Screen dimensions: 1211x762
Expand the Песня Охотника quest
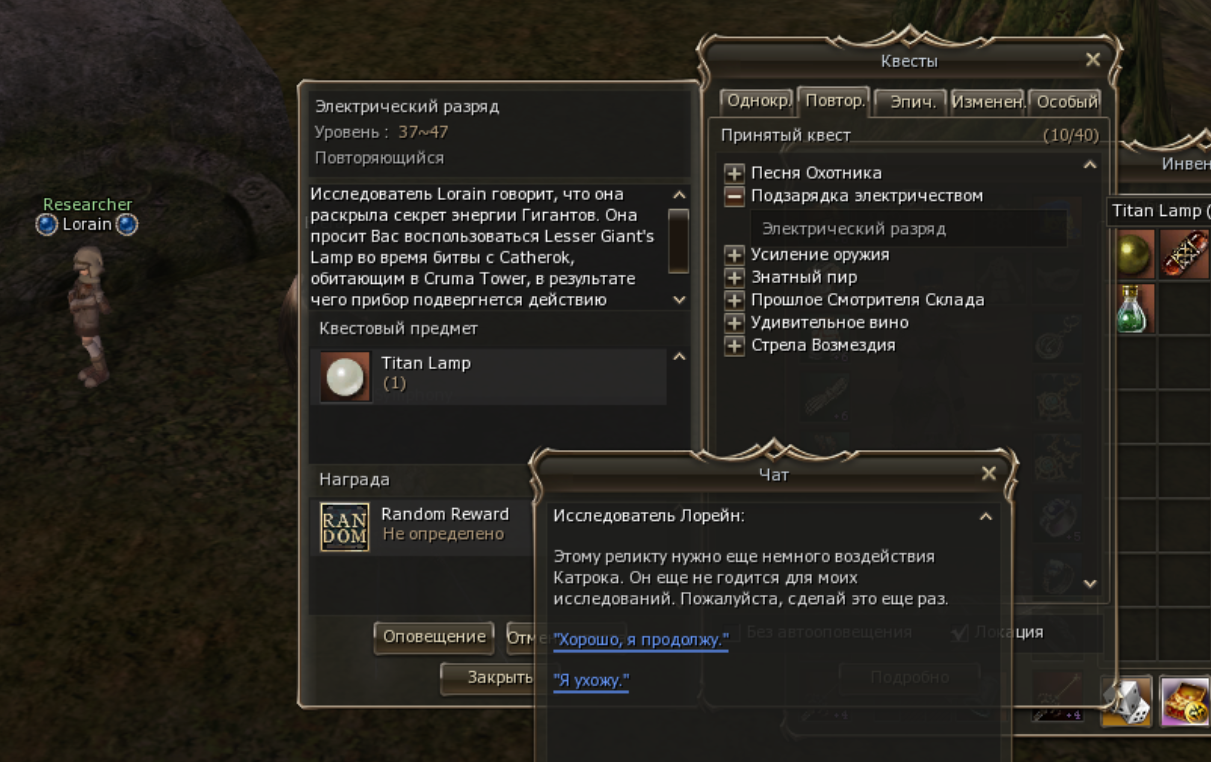735,173
